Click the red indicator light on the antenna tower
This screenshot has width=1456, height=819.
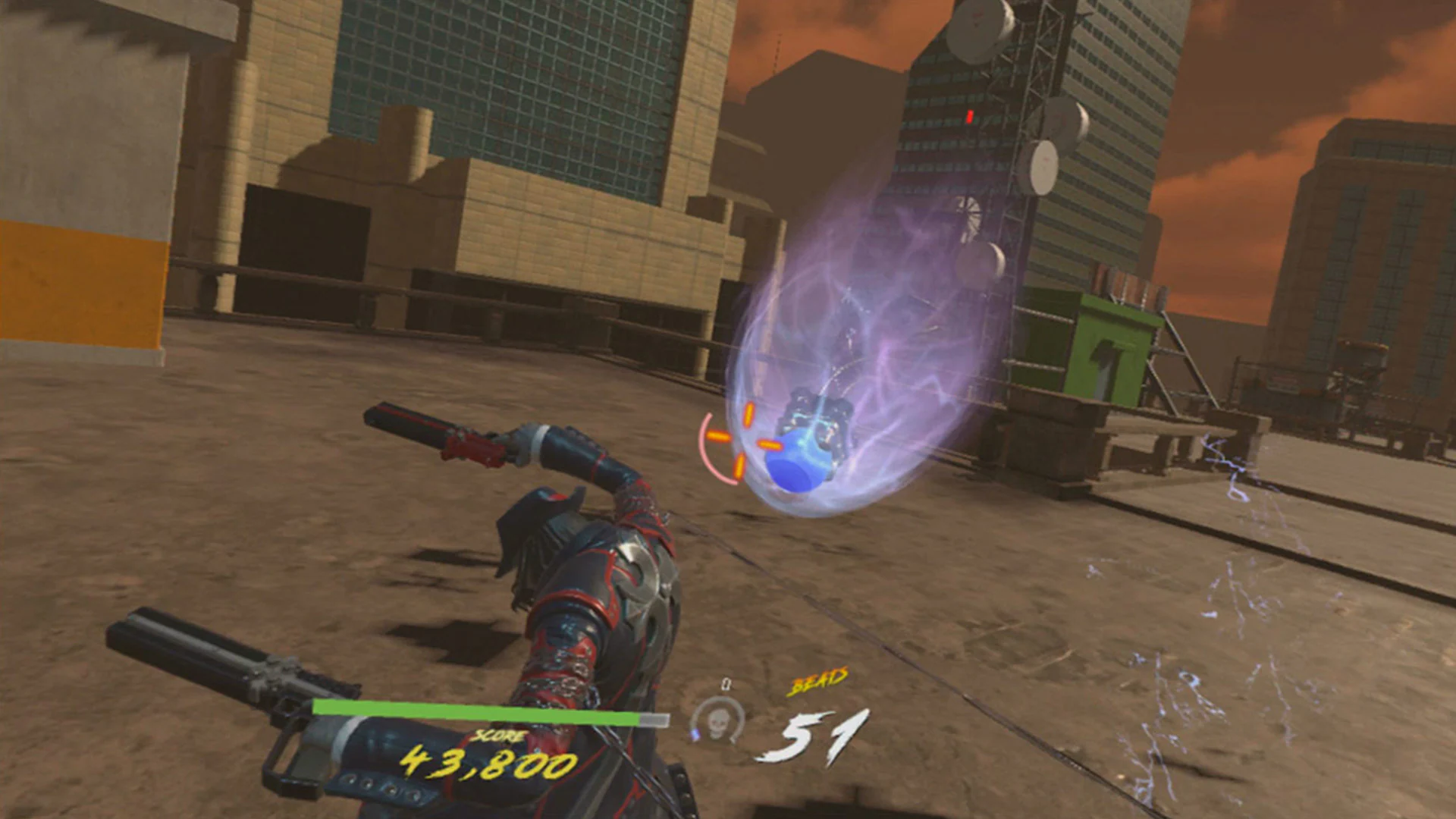(969, 115)
